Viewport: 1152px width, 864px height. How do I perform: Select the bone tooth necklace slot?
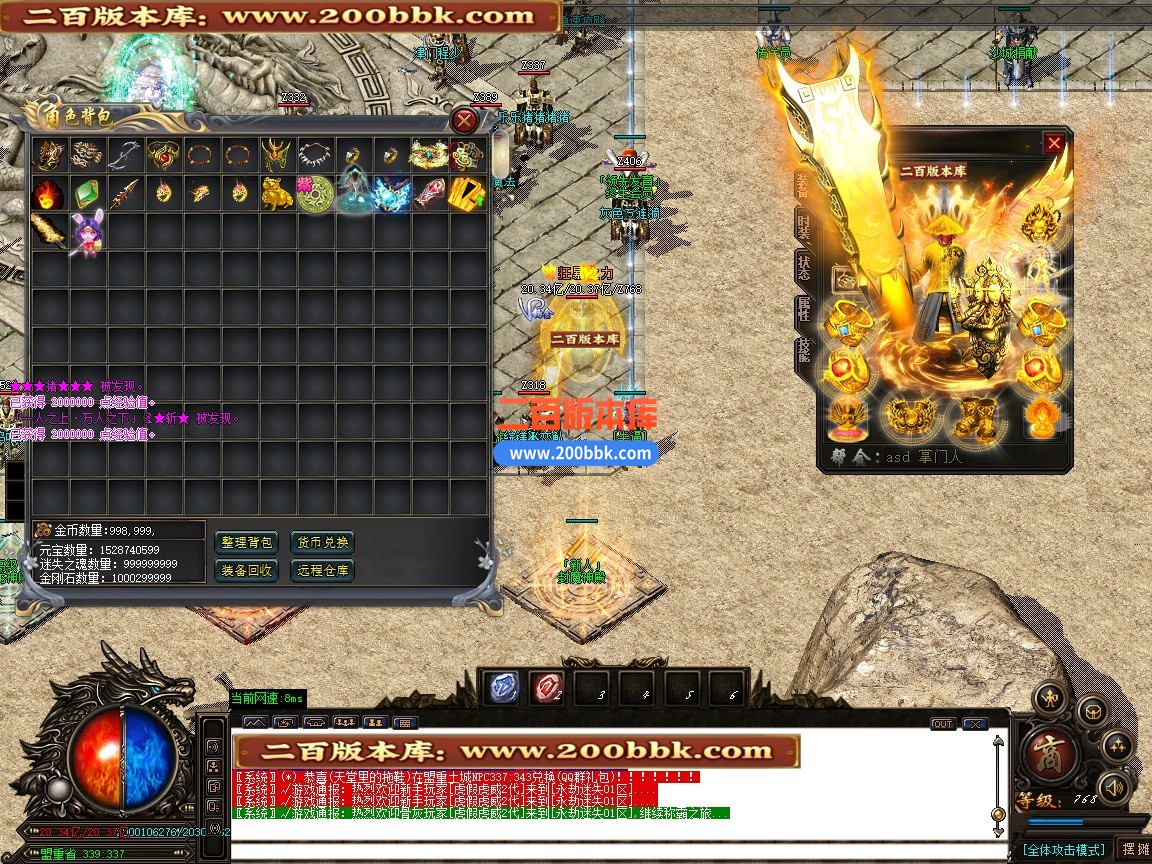click(x=315, y=155)
